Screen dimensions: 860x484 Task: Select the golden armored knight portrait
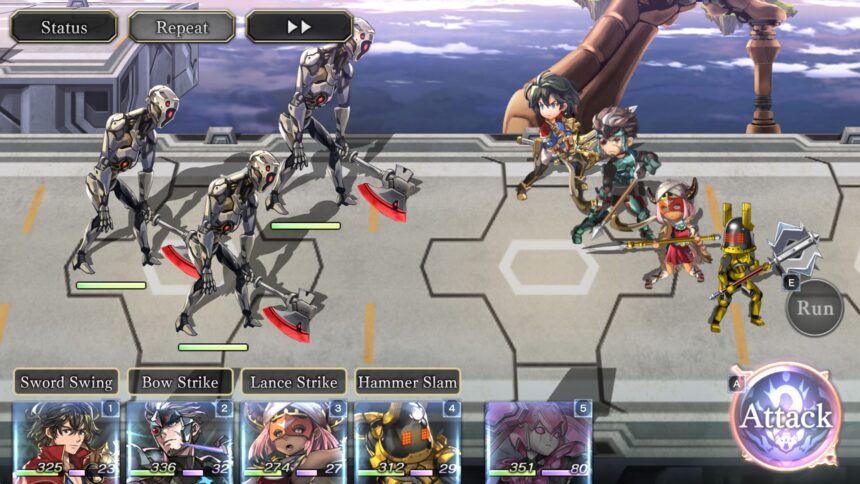(x=408, y=440)
